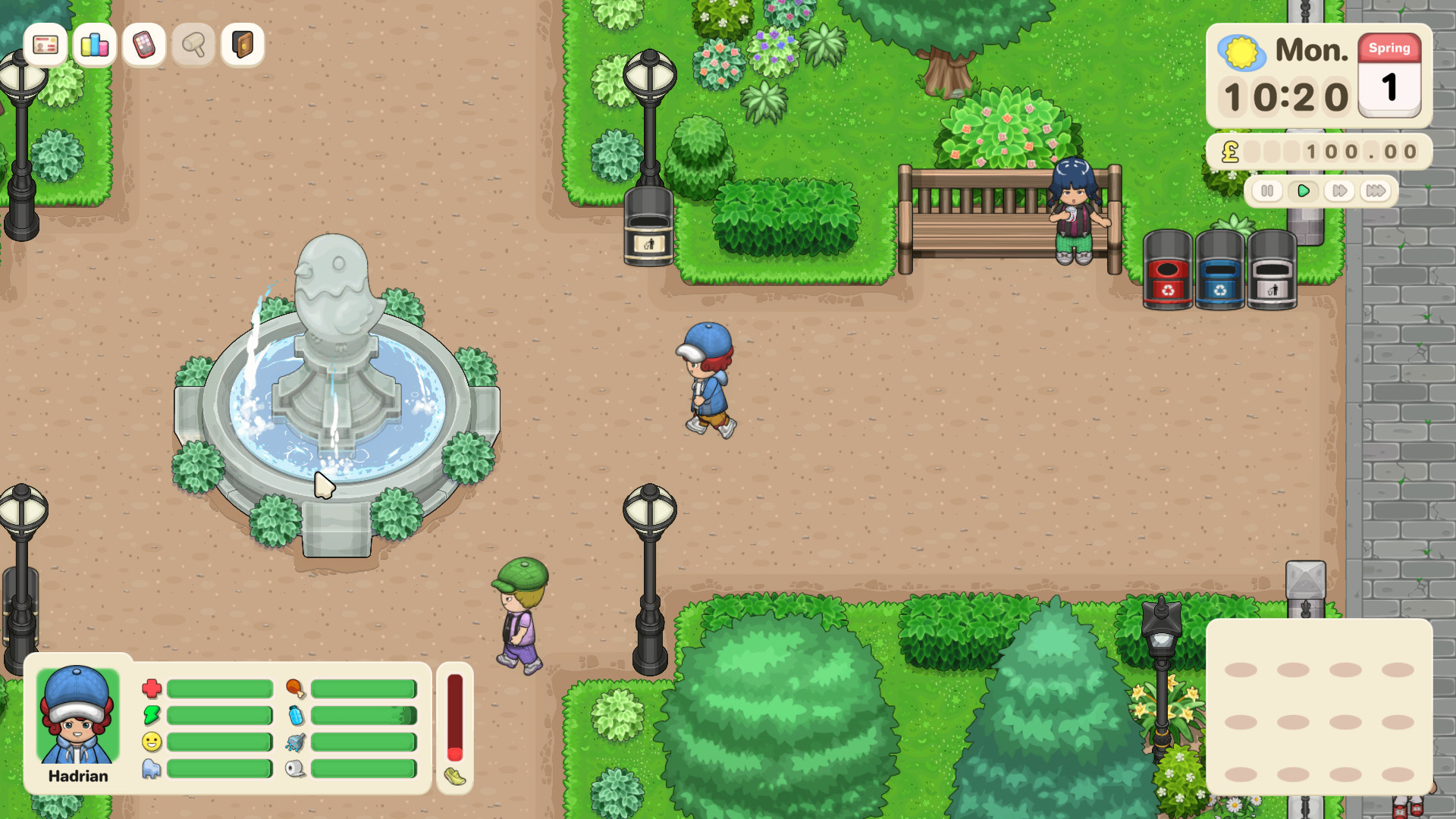The width and height of the screenshot is (1456, 819).
Task: Click the toilet paper bladder icon
Action: (297, 768)
